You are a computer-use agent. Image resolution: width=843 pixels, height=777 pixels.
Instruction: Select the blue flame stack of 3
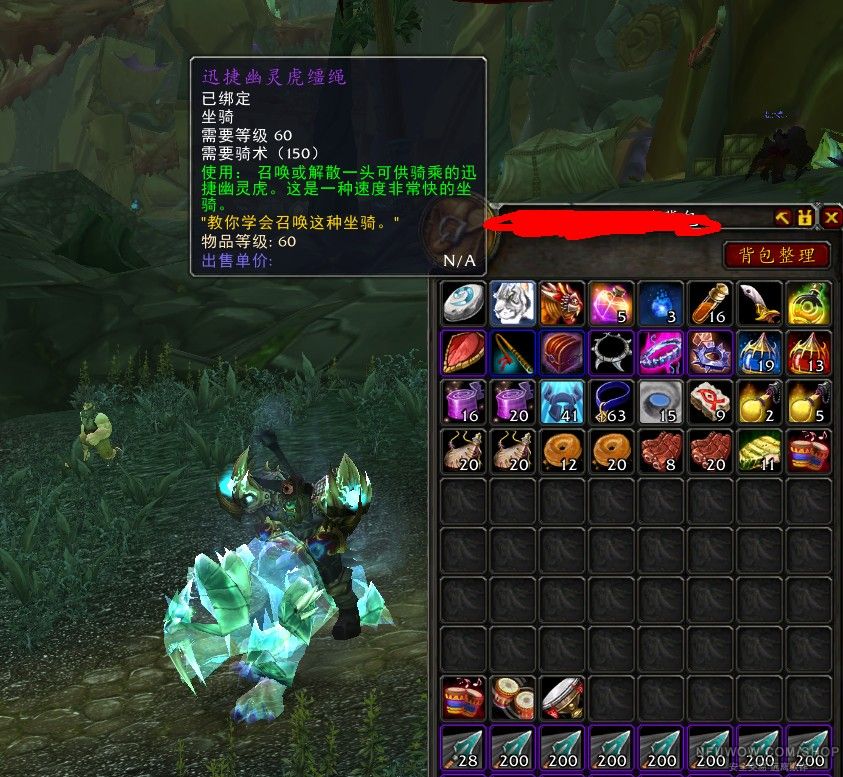(661, 304)
